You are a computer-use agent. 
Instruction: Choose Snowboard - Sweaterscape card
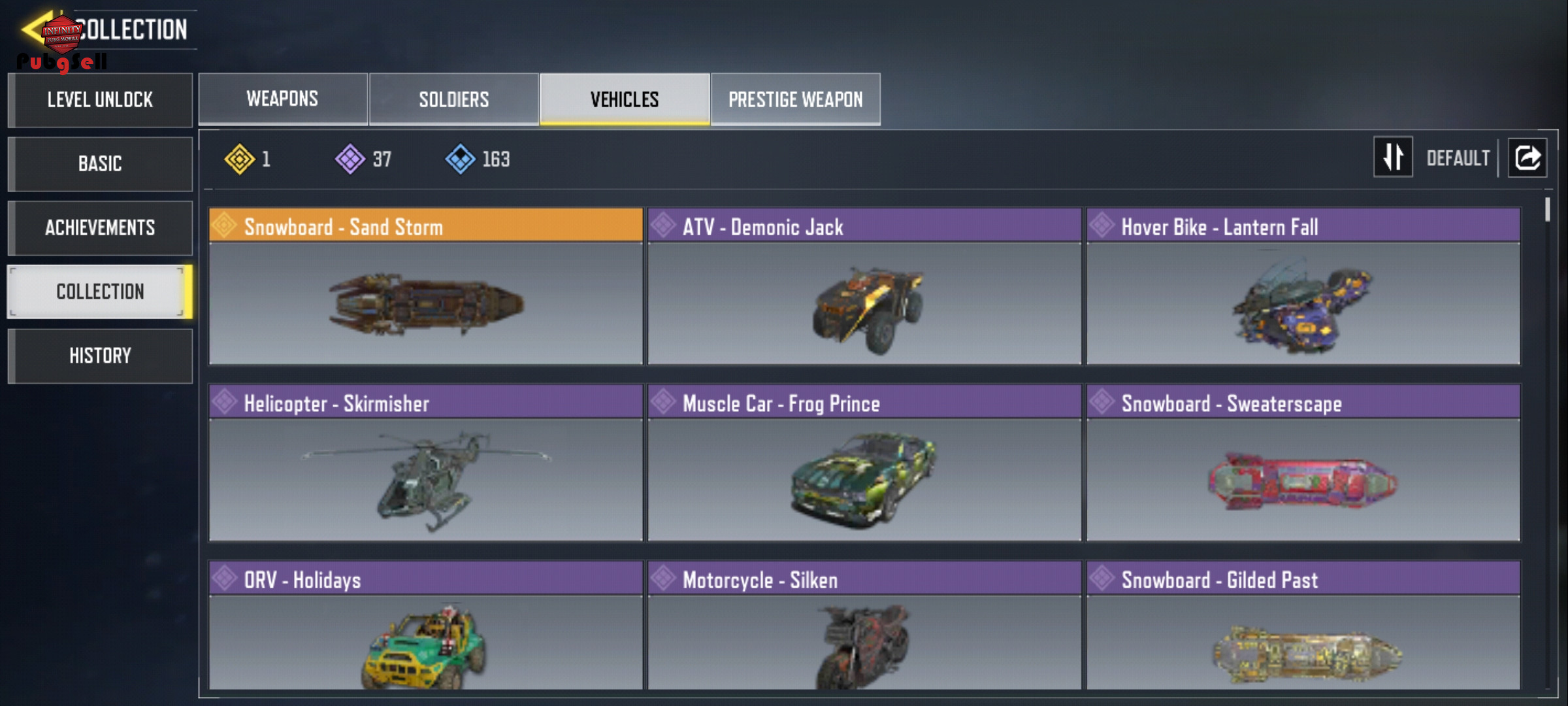click(1303, 463)
